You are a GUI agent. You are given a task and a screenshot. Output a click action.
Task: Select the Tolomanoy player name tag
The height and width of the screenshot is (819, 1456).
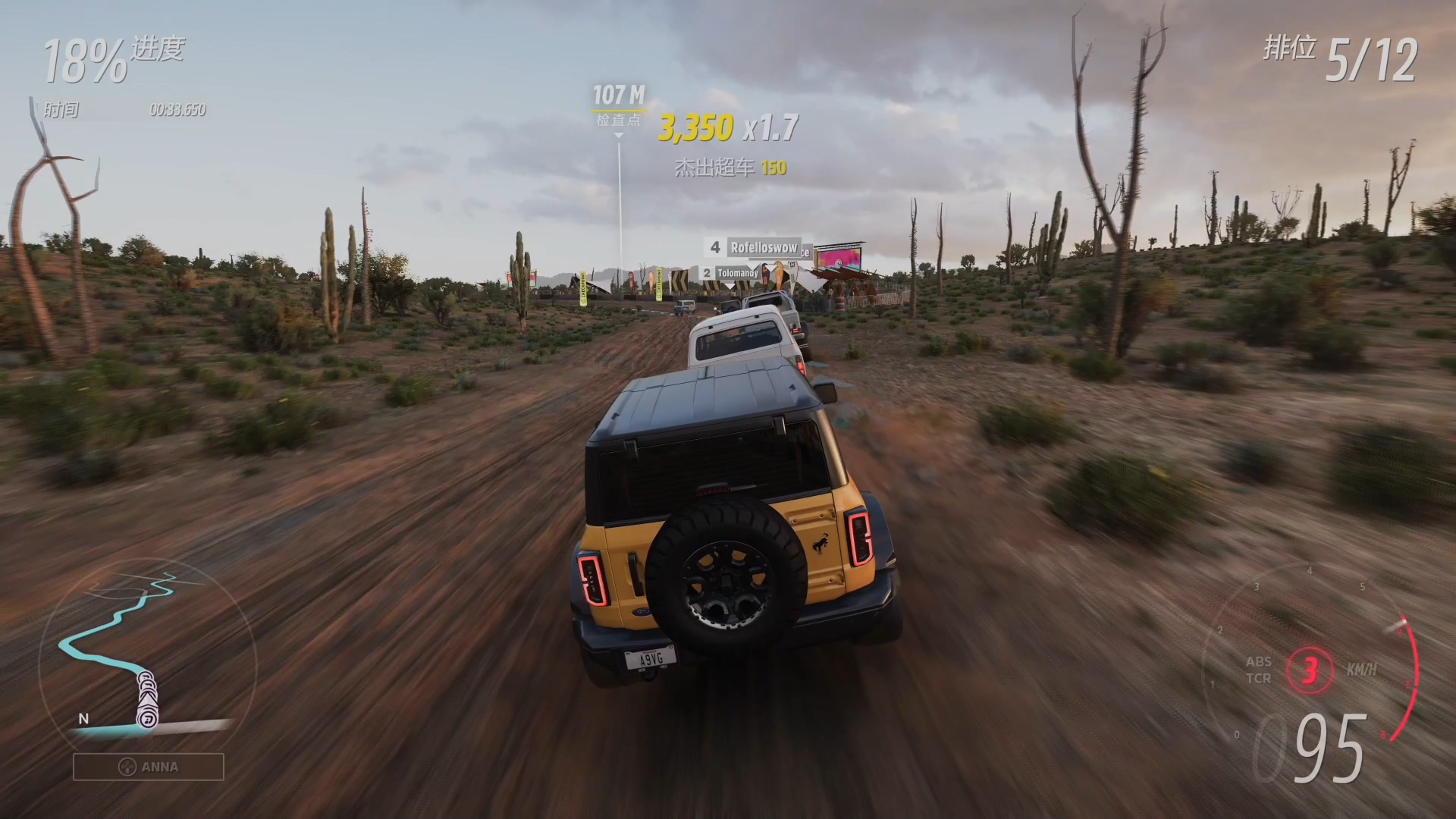click(x=737, y=273)
